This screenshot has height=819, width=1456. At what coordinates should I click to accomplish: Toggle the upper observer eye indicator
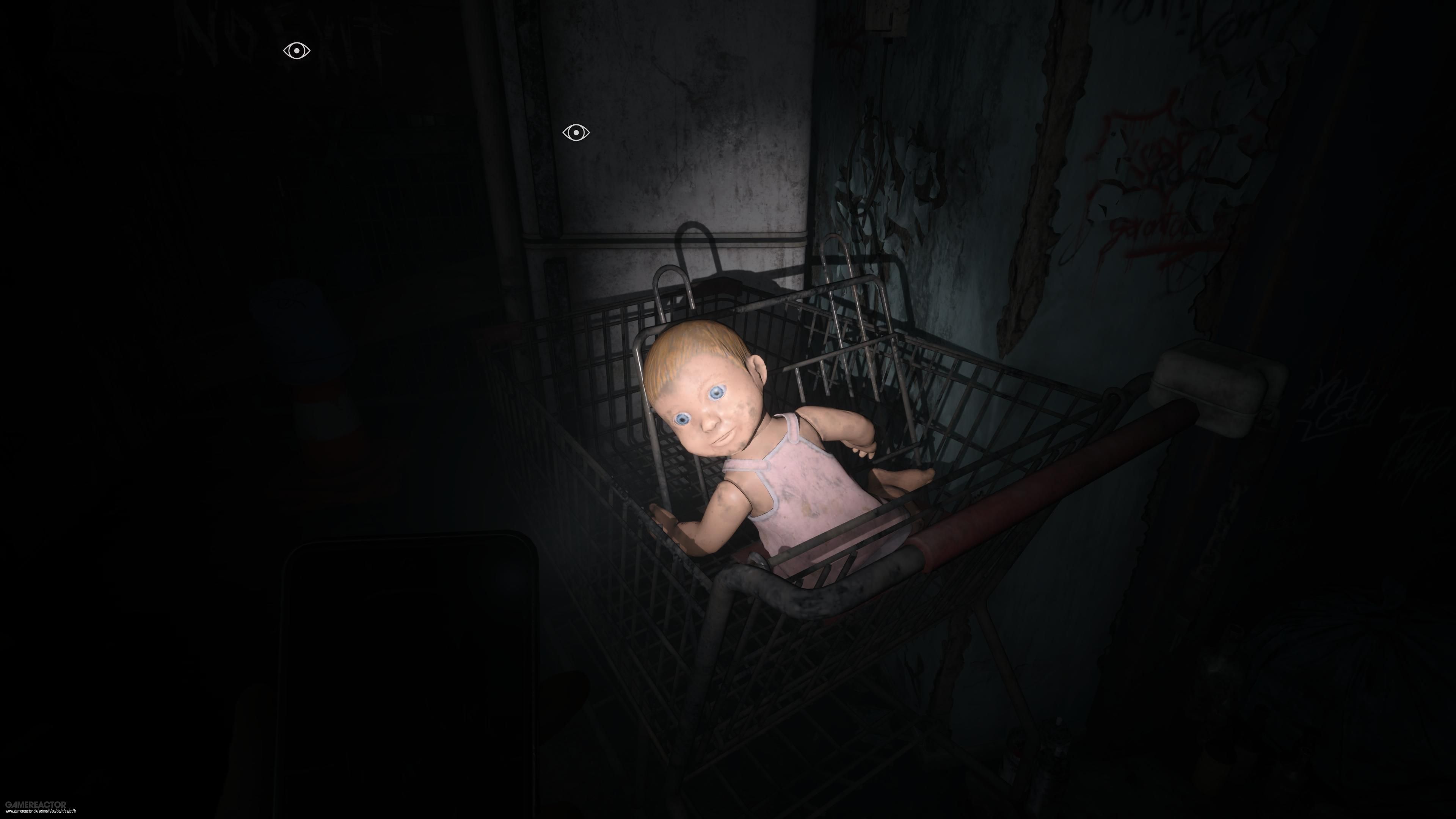click(x=296, y=51)
